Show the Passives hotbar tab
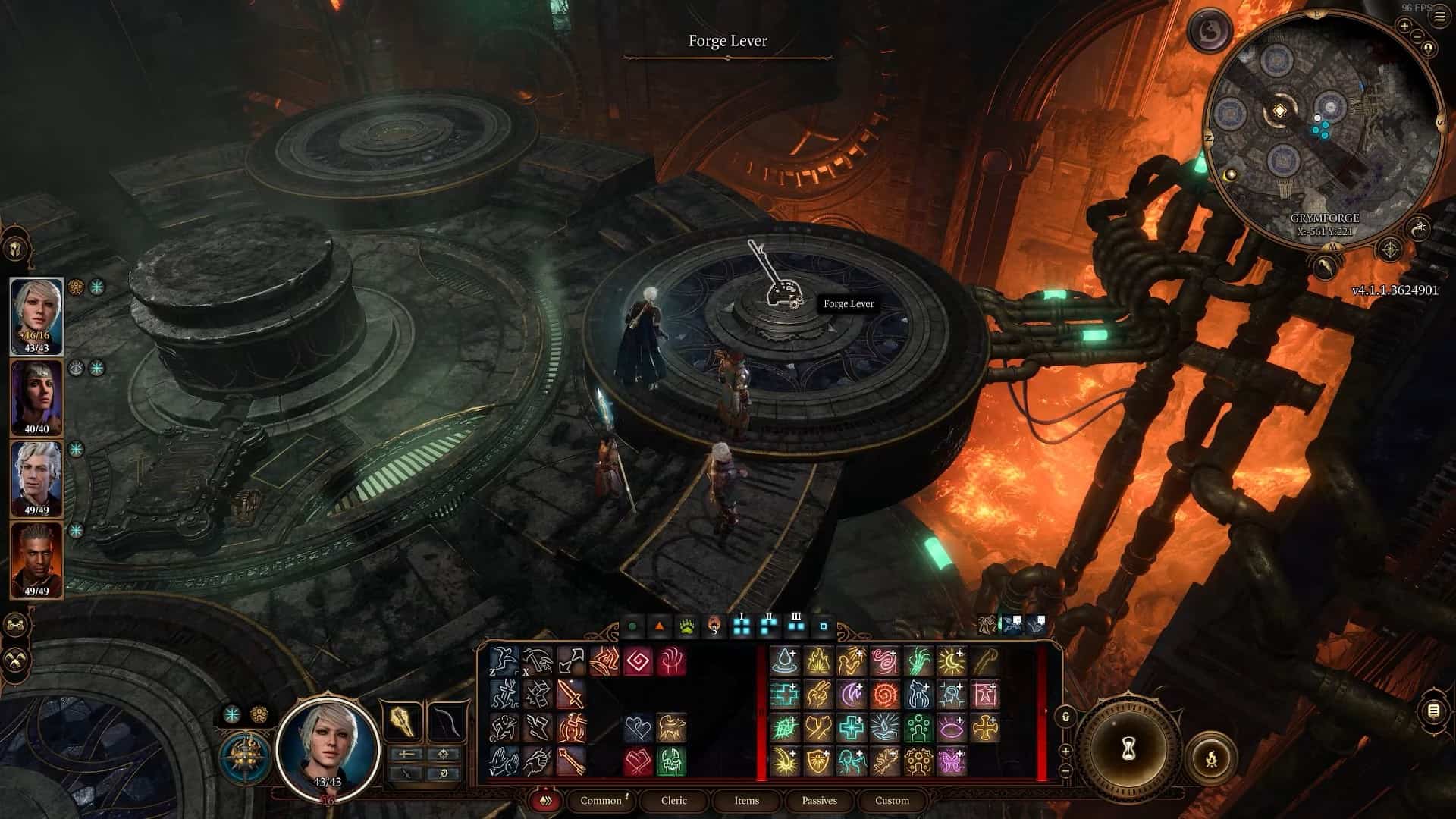The width and height of the screenshot is (1456, 819). 819,800
